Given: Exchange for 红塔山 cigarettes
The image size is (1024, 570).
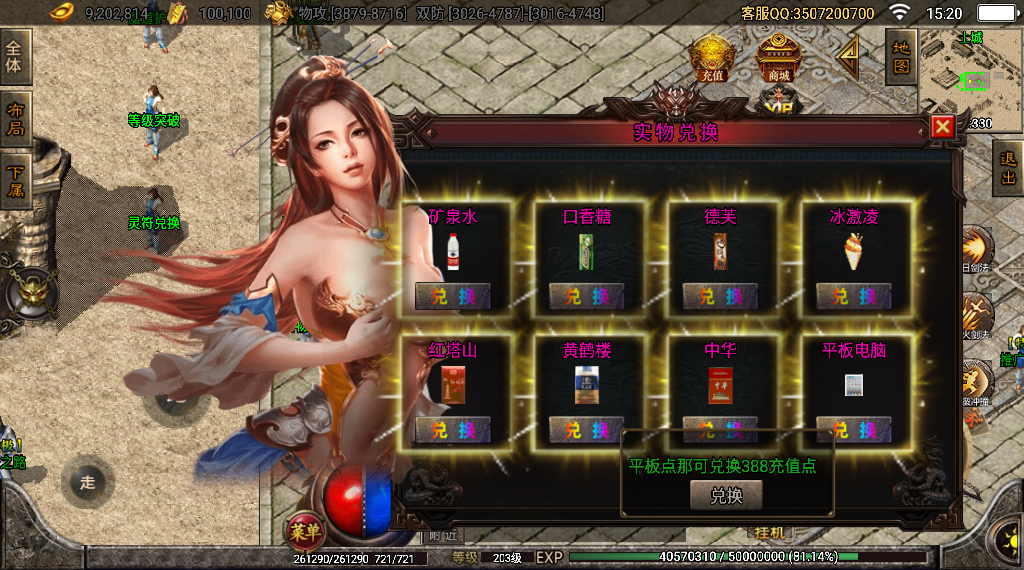Looking at the screenshot, I should click(453, 430).
